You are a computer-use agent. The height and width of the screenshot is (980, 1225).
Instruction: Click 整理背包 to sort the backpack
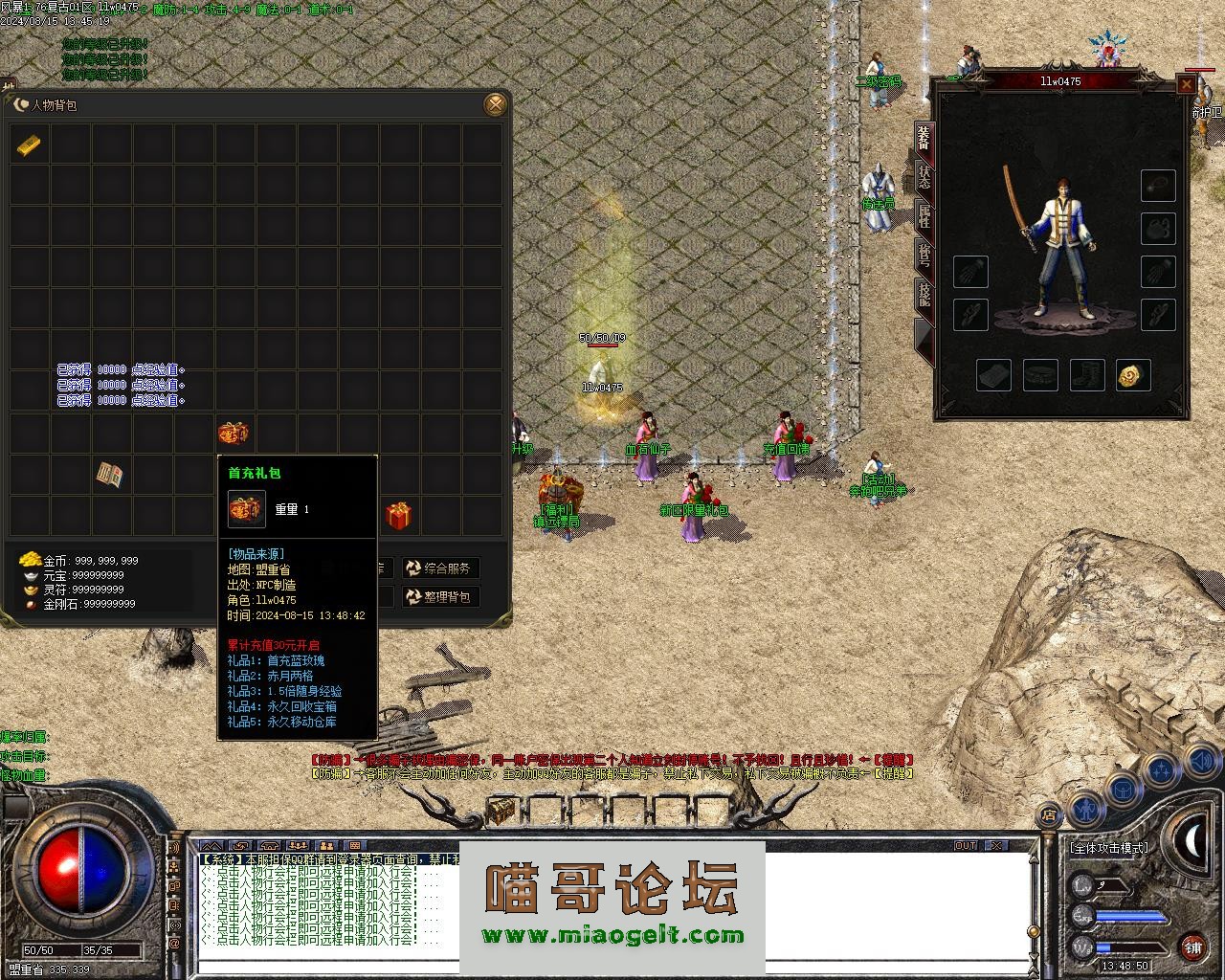[440, 597]
